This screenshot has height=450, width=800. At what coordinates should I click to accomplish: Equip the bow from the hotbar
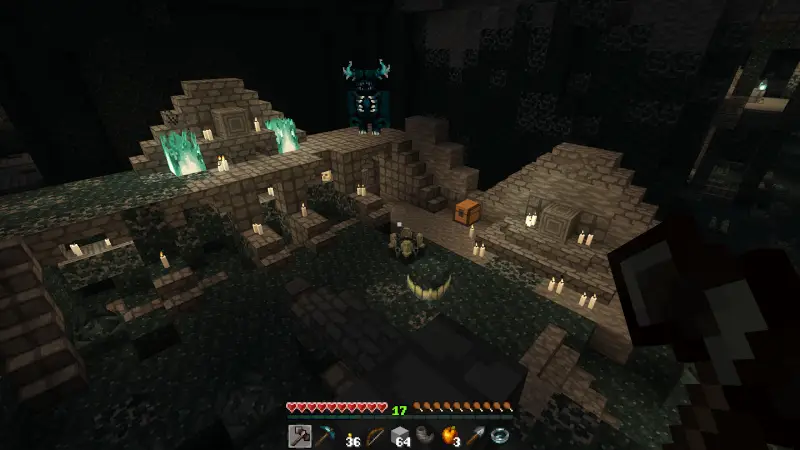[x=374, y=435]
